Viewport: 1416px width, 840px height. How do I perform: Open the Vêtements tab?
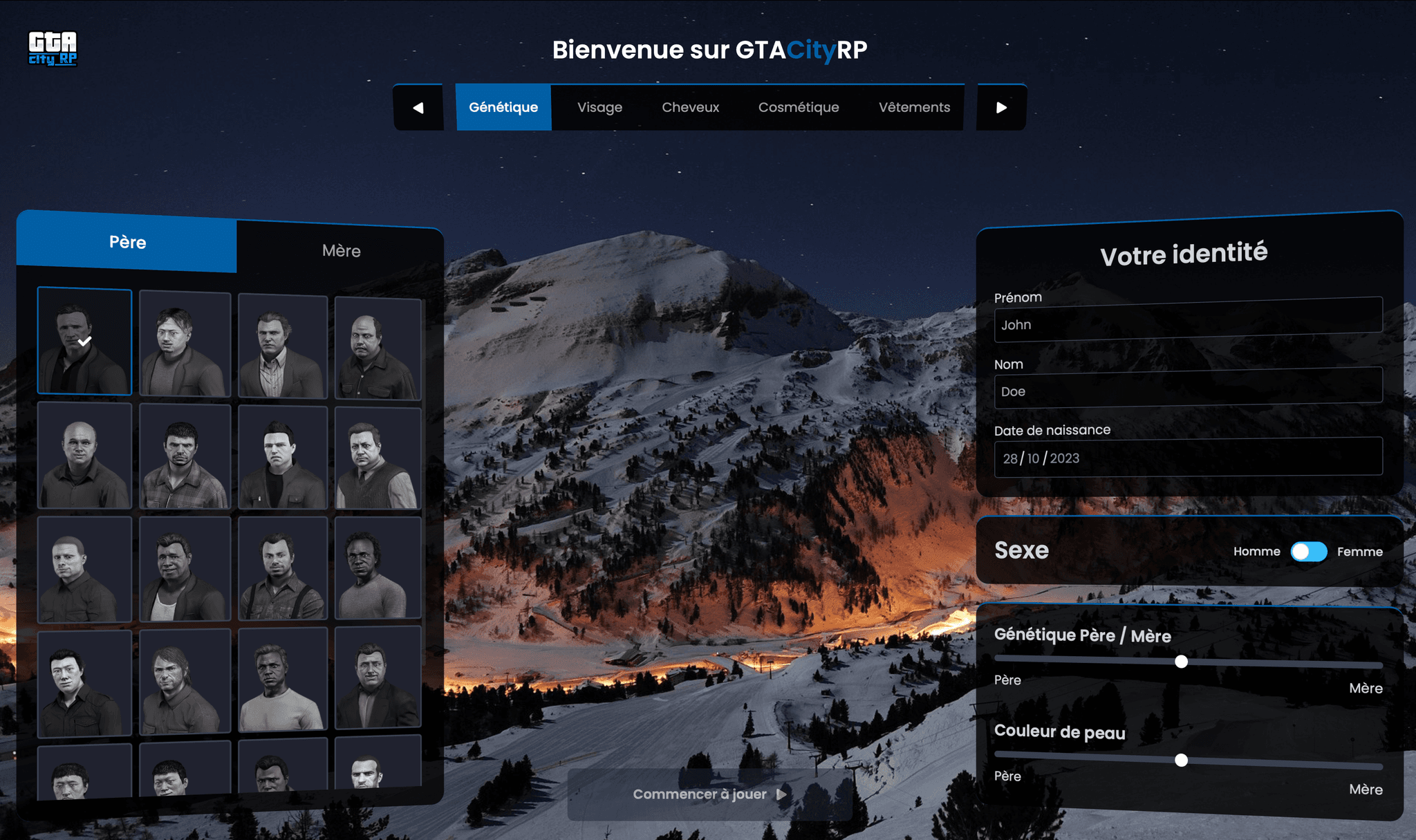(914, 107)
